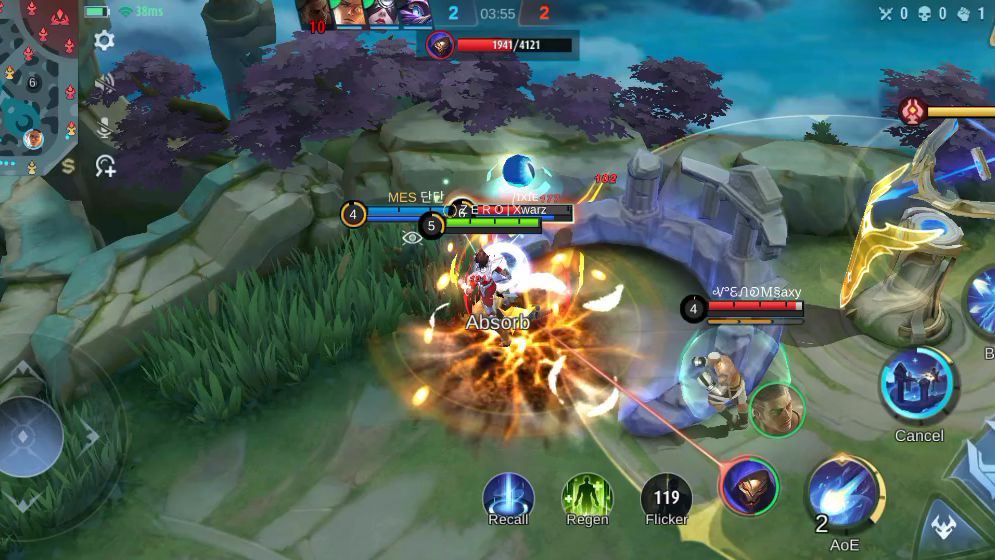The image size is (995, 560).
Task: Toggle the muted microphone icon
Action: pyautogui.click(x=104, y=126)
